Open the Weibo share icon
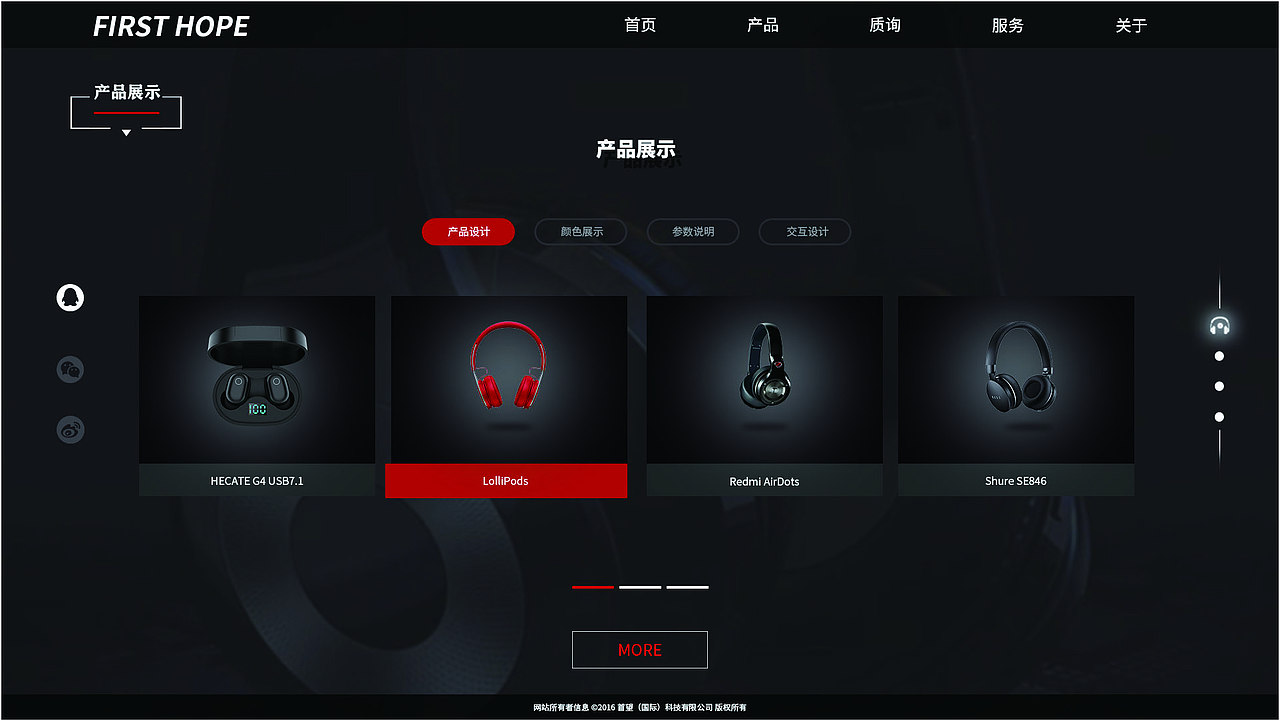 [70, 430]
